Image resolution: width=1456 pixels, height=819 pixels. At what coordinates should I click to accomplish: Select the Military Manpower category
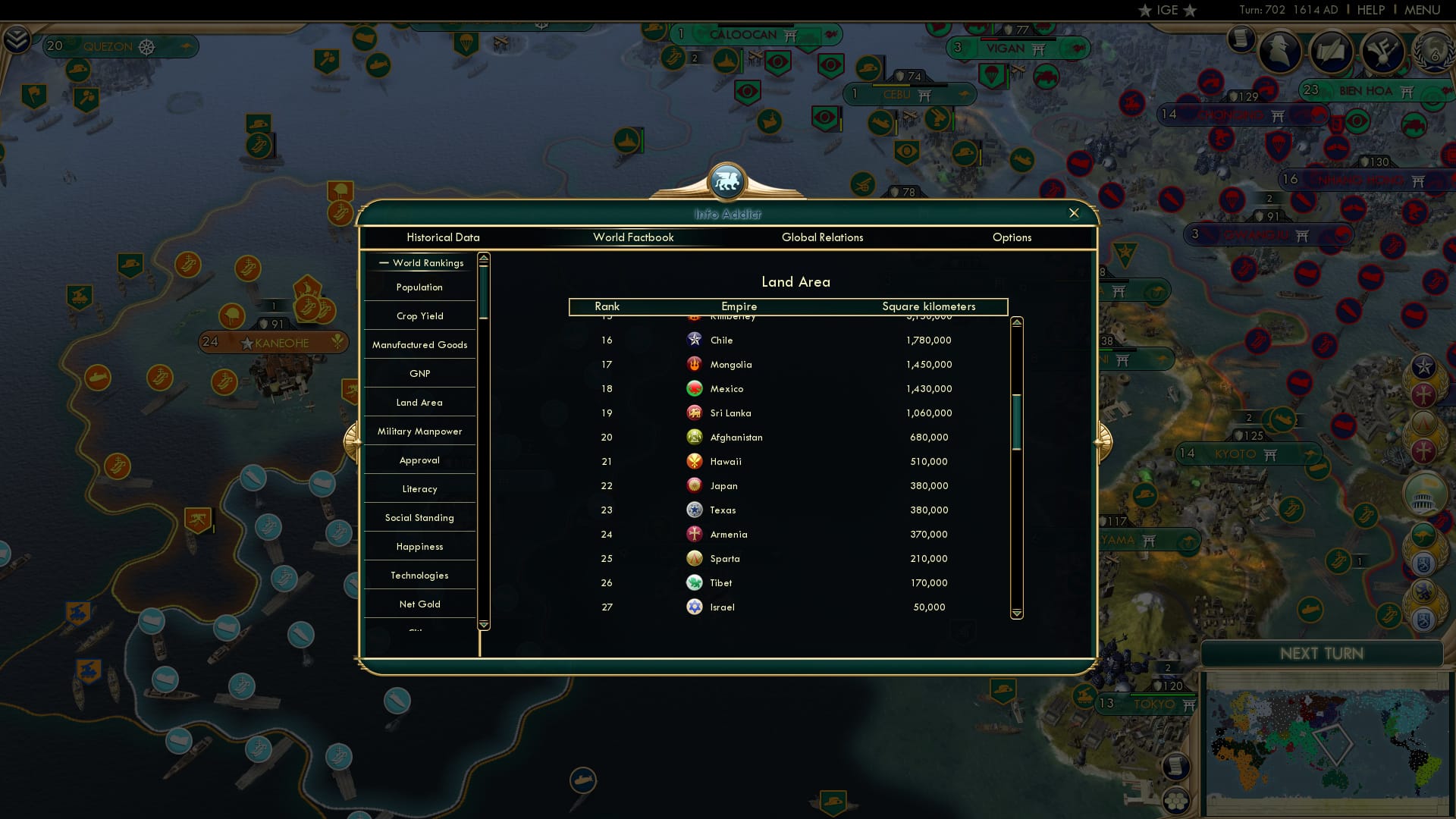click(419, 431)
